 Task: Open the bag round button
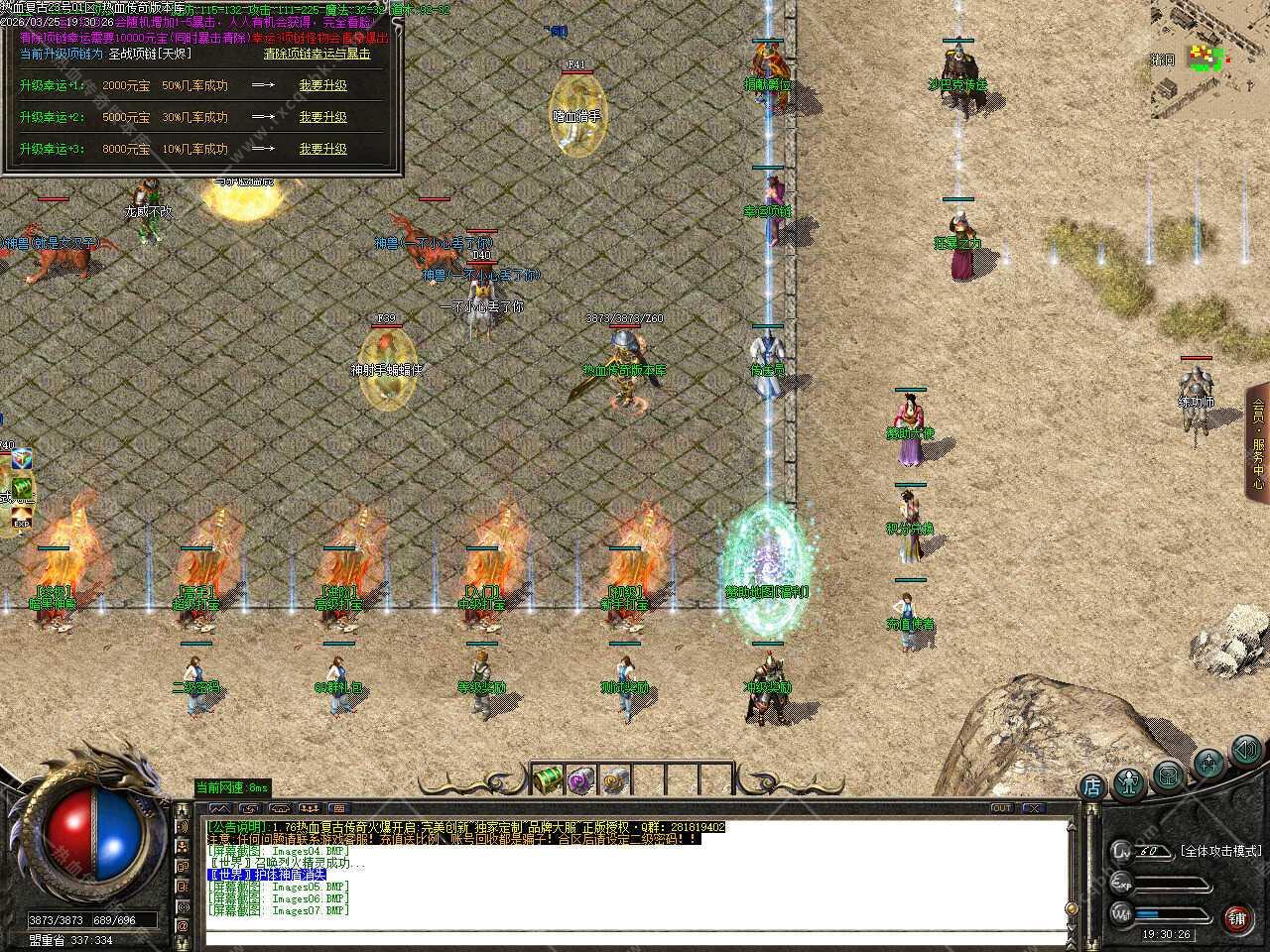pyautogui.click(x=1169, y=773)
